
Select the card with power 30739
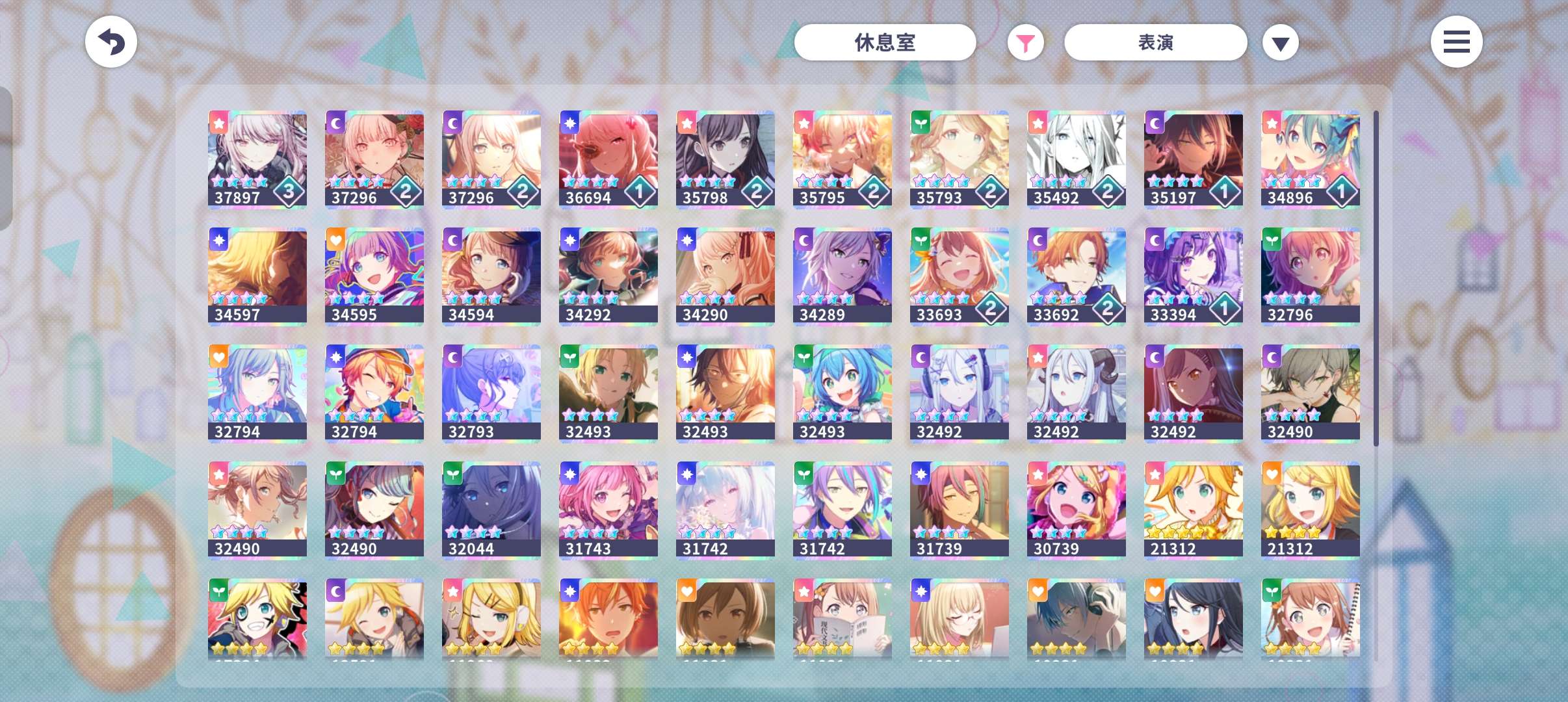point(1077,509)
